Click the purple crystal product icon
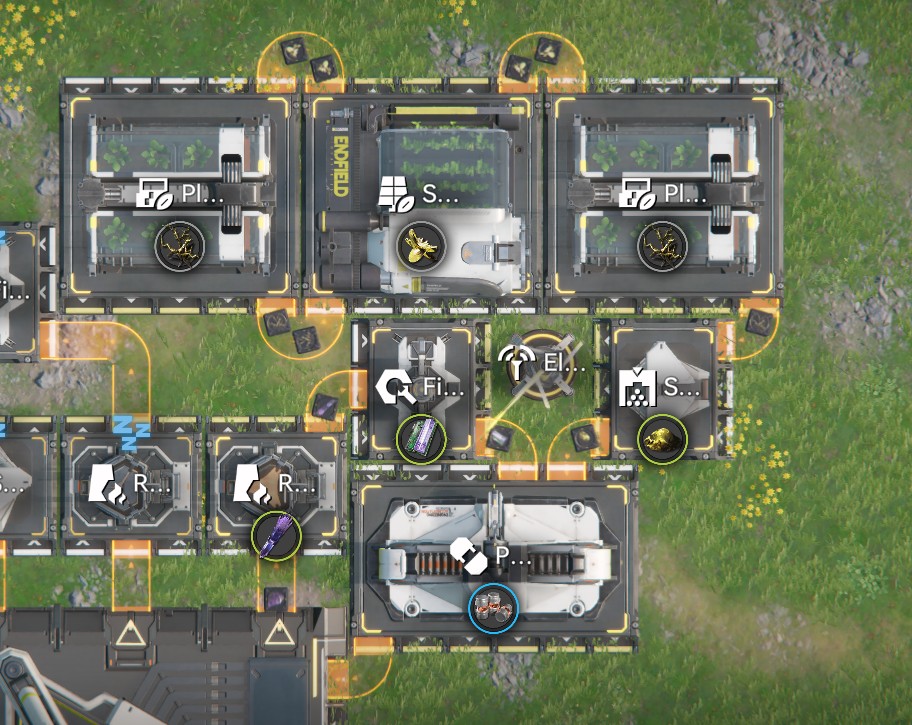This screenshot has height=725, width=912. click(x=275, y=535)
